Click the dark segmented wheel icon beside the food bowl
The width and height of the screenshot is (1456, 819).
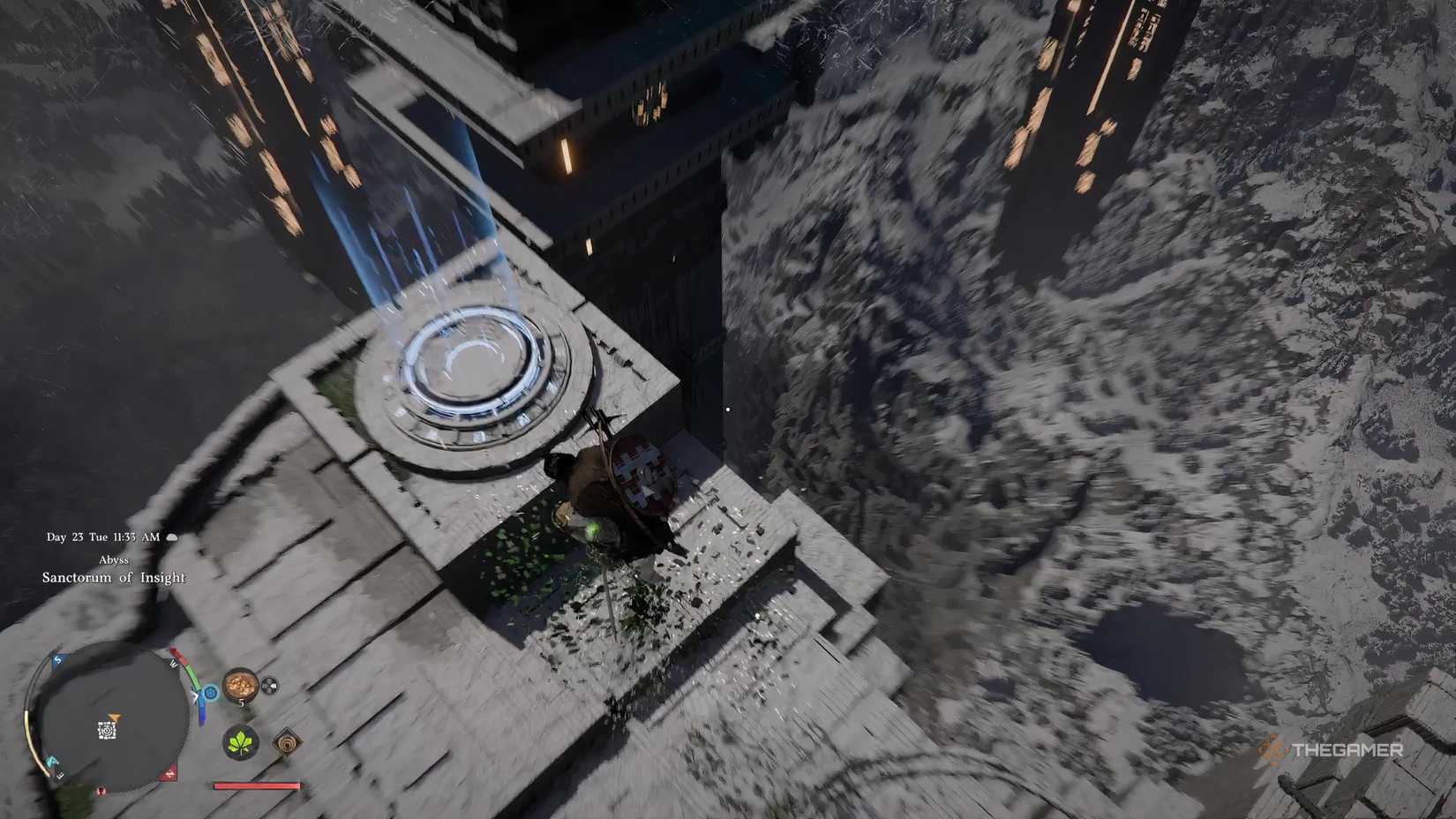pos(269,686)
